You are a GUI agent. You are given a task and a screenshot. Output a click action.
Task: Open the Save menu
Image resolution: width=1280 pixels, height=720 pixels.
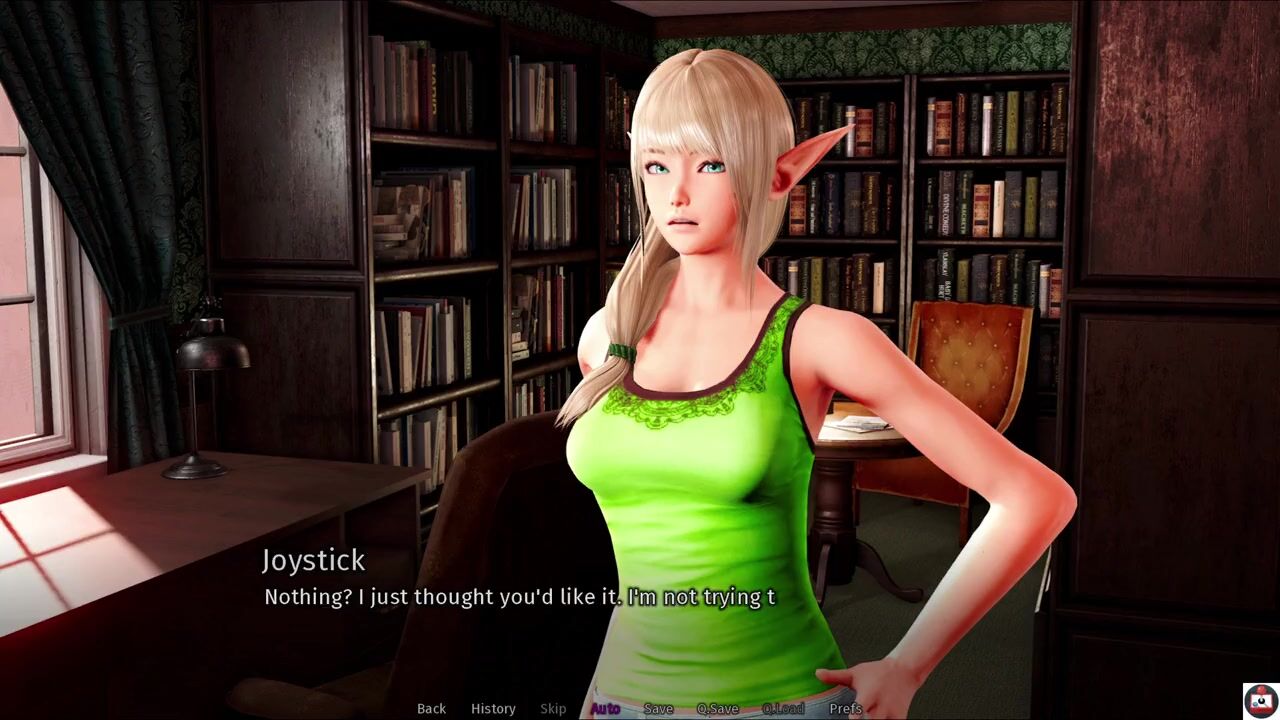[658, 708]
